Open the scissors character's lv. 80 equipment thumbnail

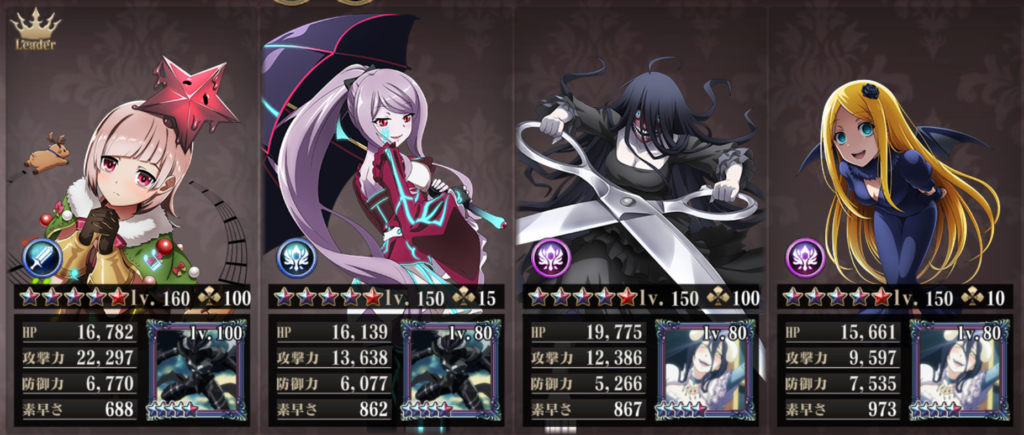(x=704, y=368)
